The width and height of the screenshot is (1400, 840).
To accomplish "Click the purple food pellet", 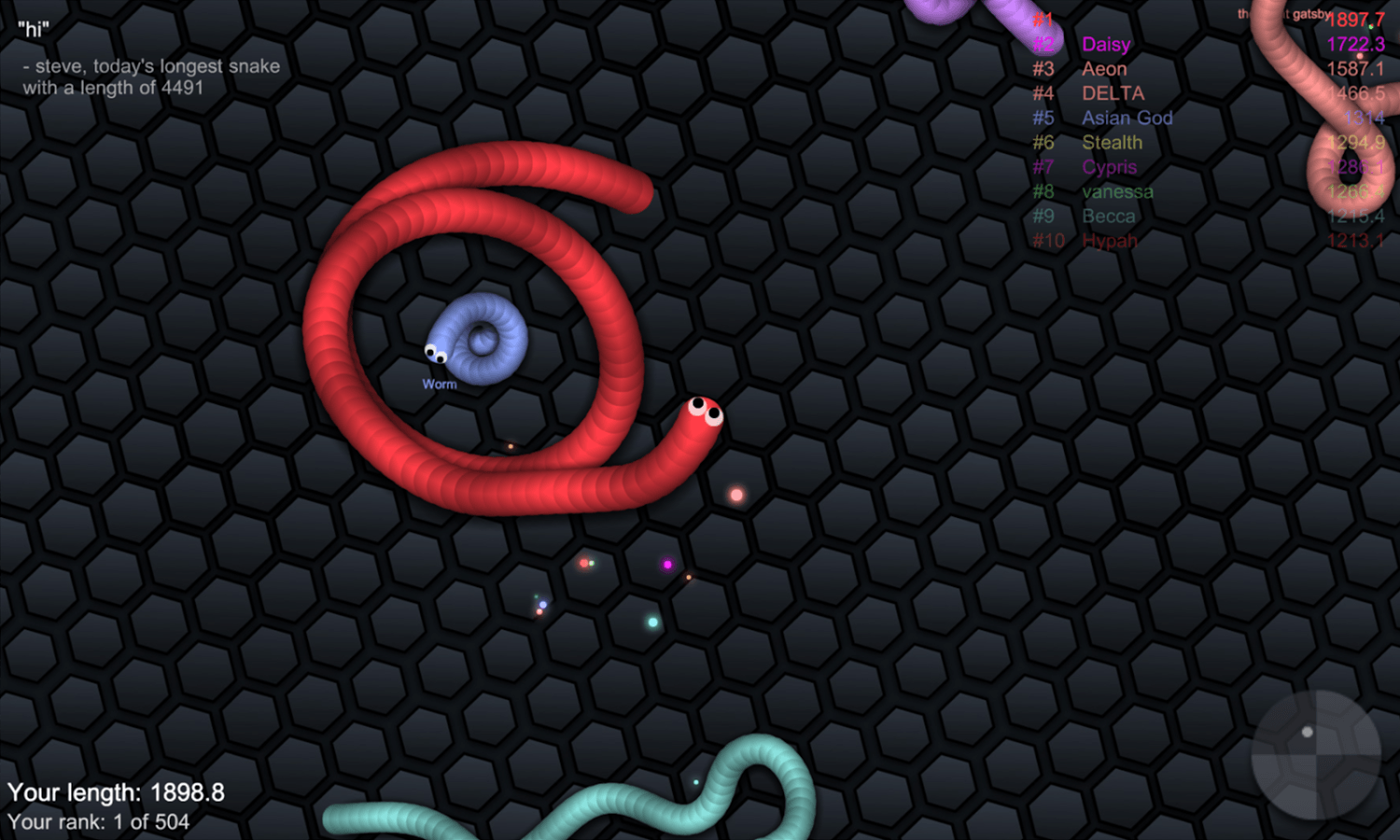I will click(x=666, y=563).
